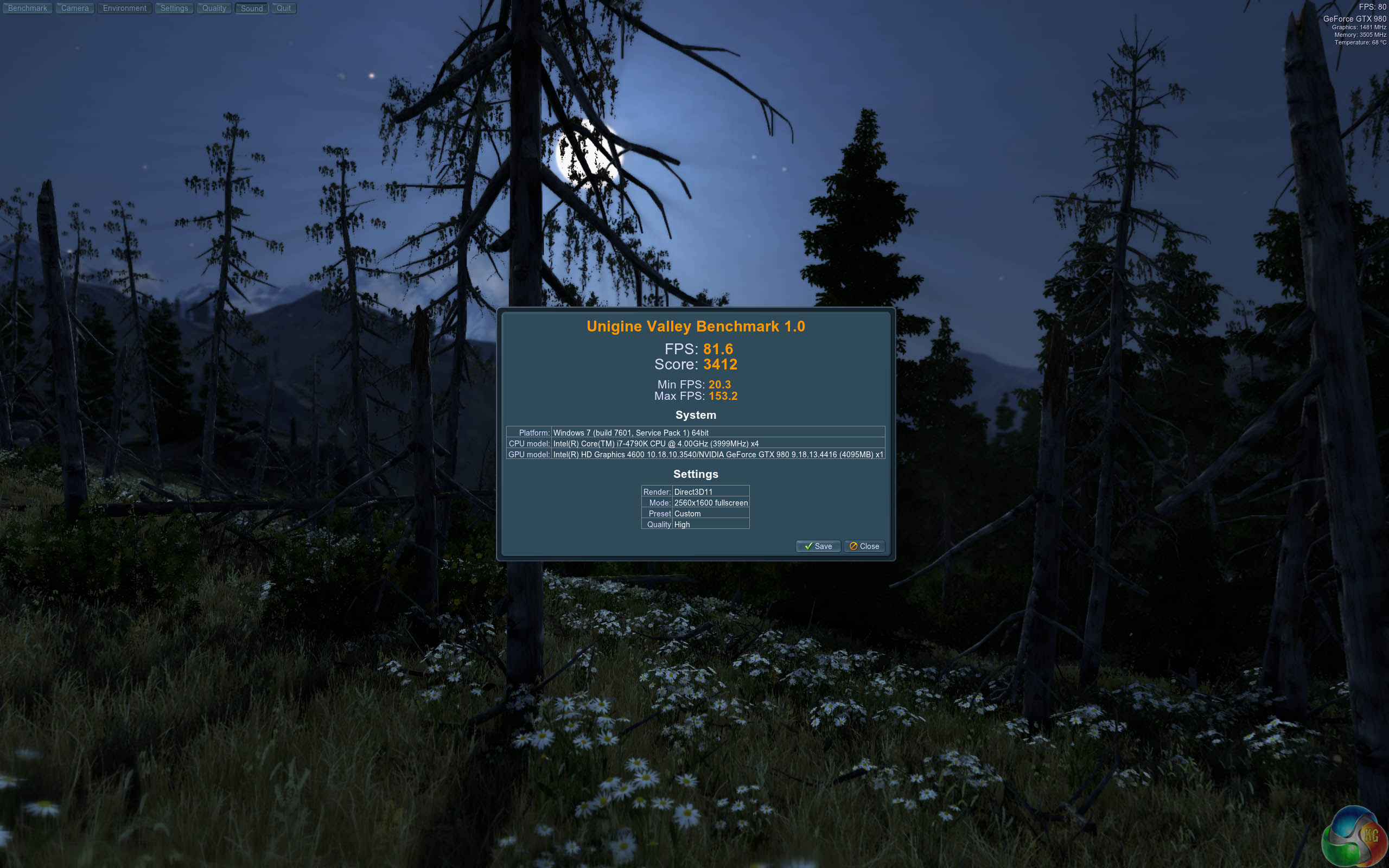1389x868 pixels.
Task: Quit the benchmark application
Action: click(x=284, y=8)
